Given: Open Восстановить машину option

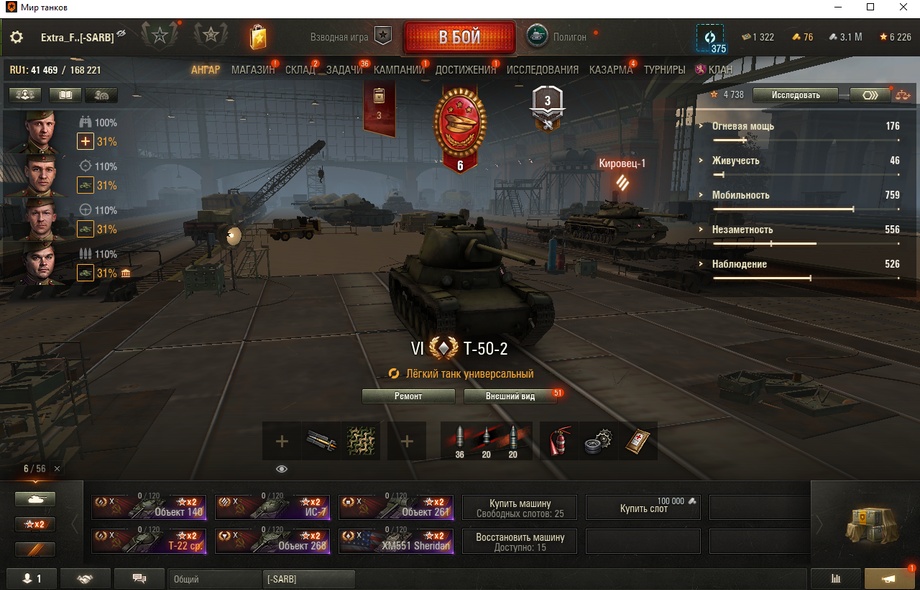Looking at the screenshot, I should coord(519,541).
